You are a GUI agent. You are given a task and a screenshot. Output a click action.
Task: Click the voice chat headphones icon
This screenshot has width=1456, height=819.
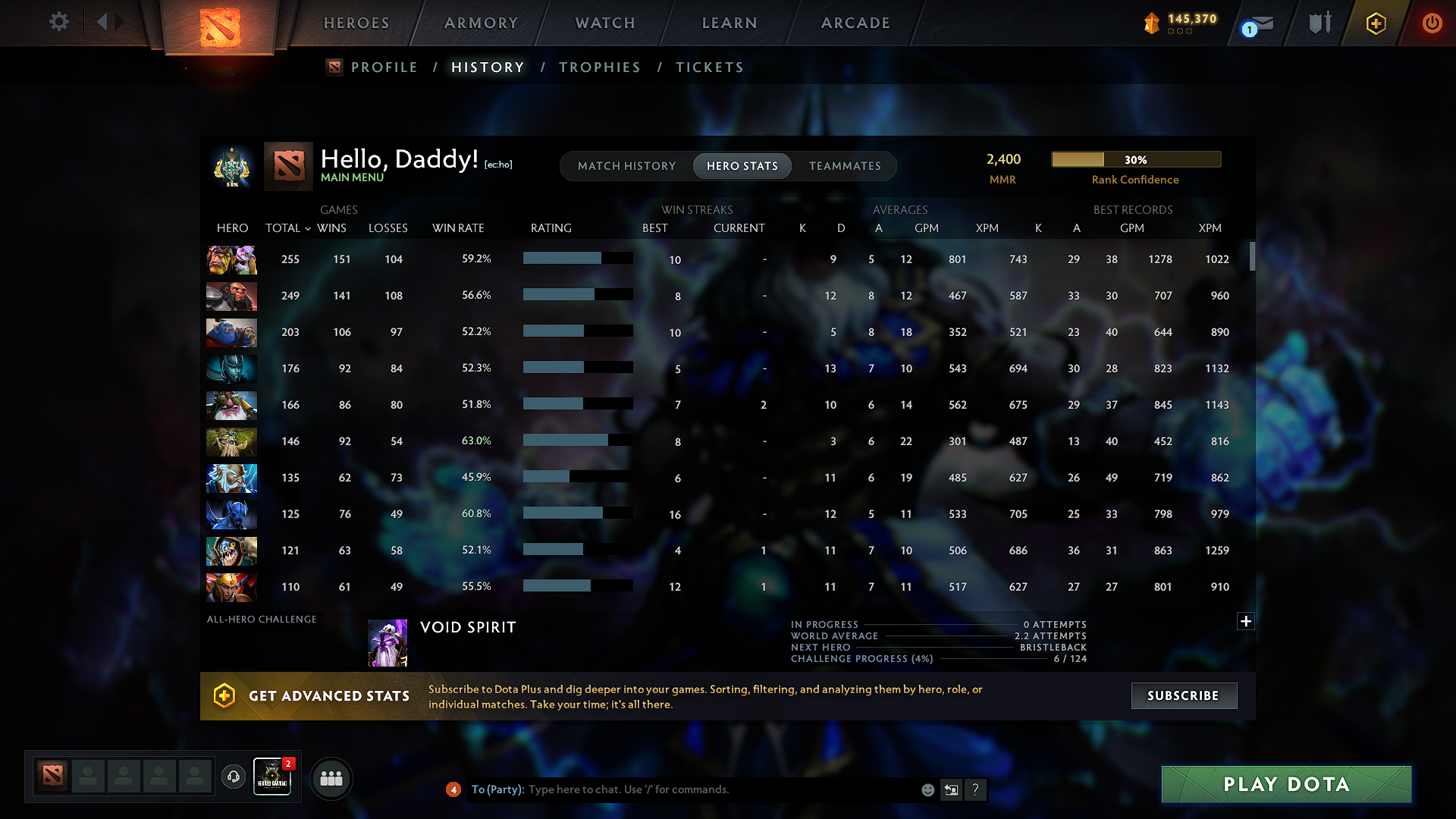[233, 778]
